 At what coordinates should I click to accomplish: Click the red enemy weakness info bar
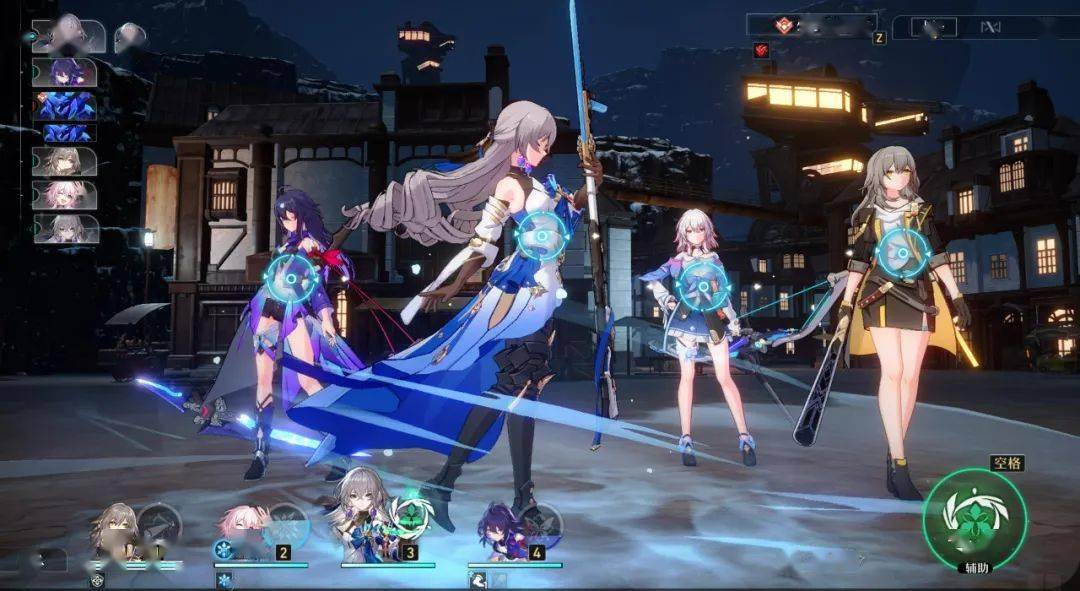pos(810,25)
